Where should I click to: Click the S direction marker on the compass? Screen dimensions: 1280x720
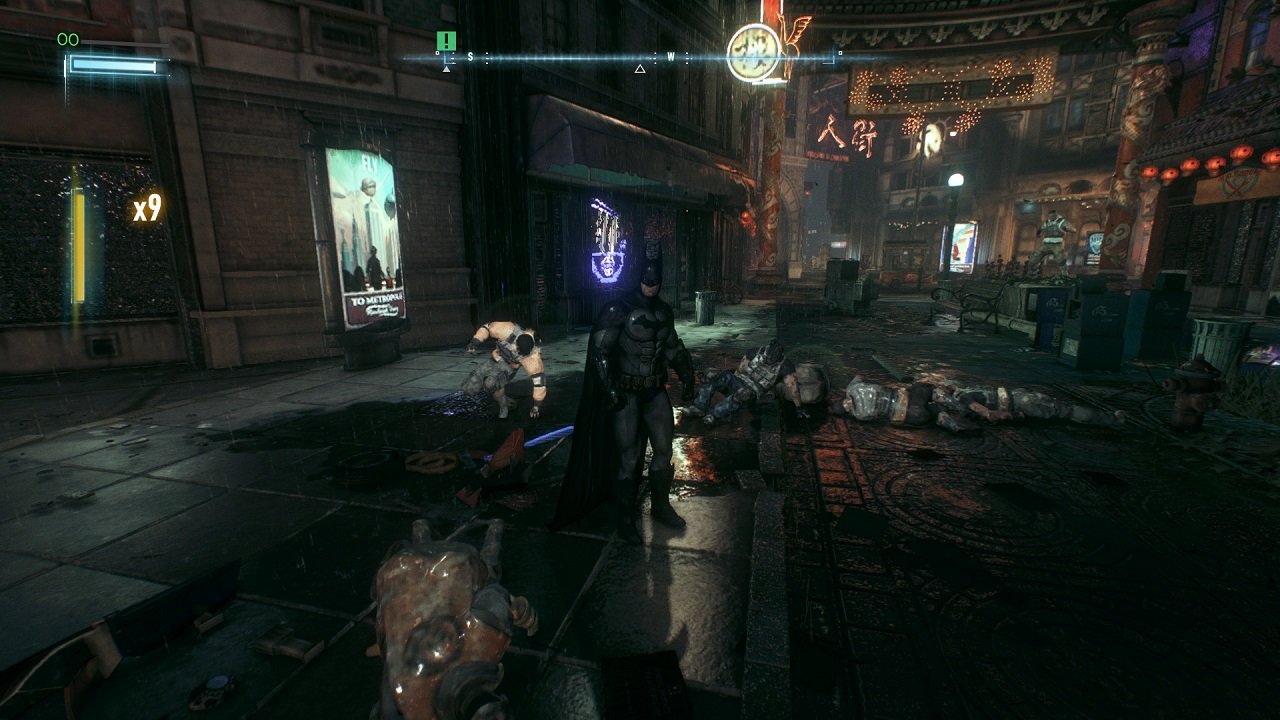click(x=470, y=56)
